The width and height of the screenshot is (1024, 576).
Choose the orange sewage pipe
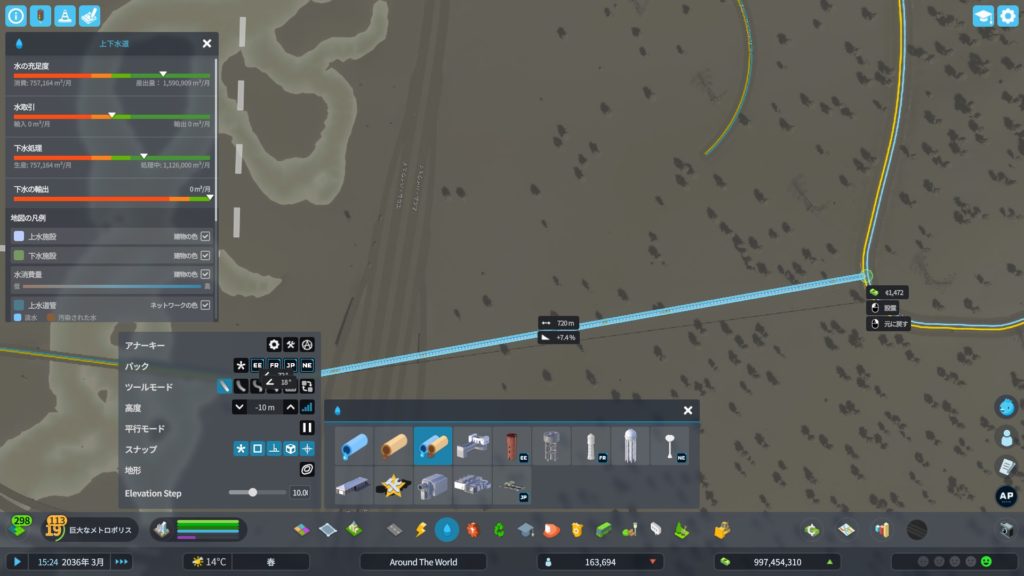point(393,446)
